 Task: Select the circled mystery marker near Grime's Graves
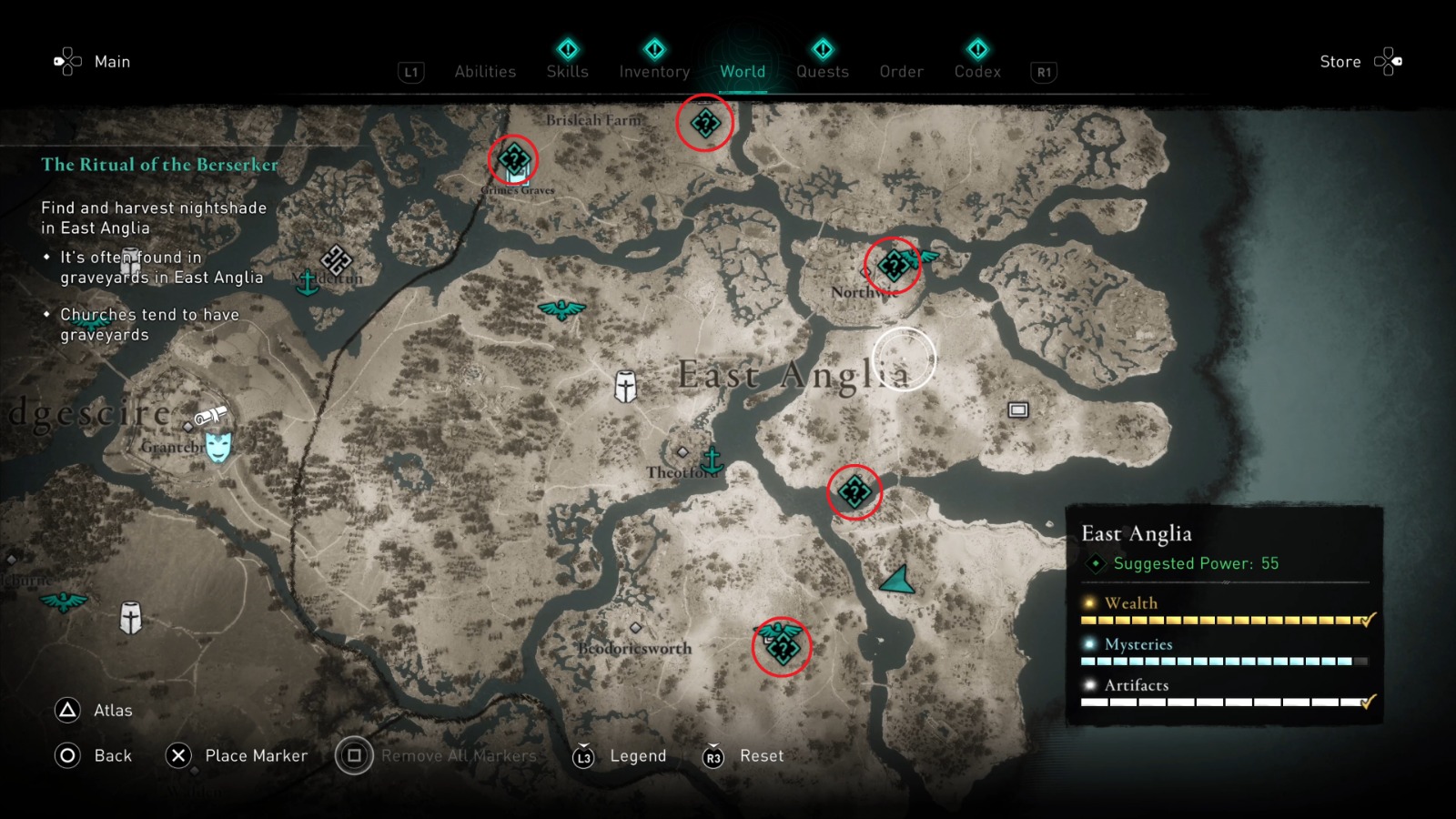(x=514, y=160)
